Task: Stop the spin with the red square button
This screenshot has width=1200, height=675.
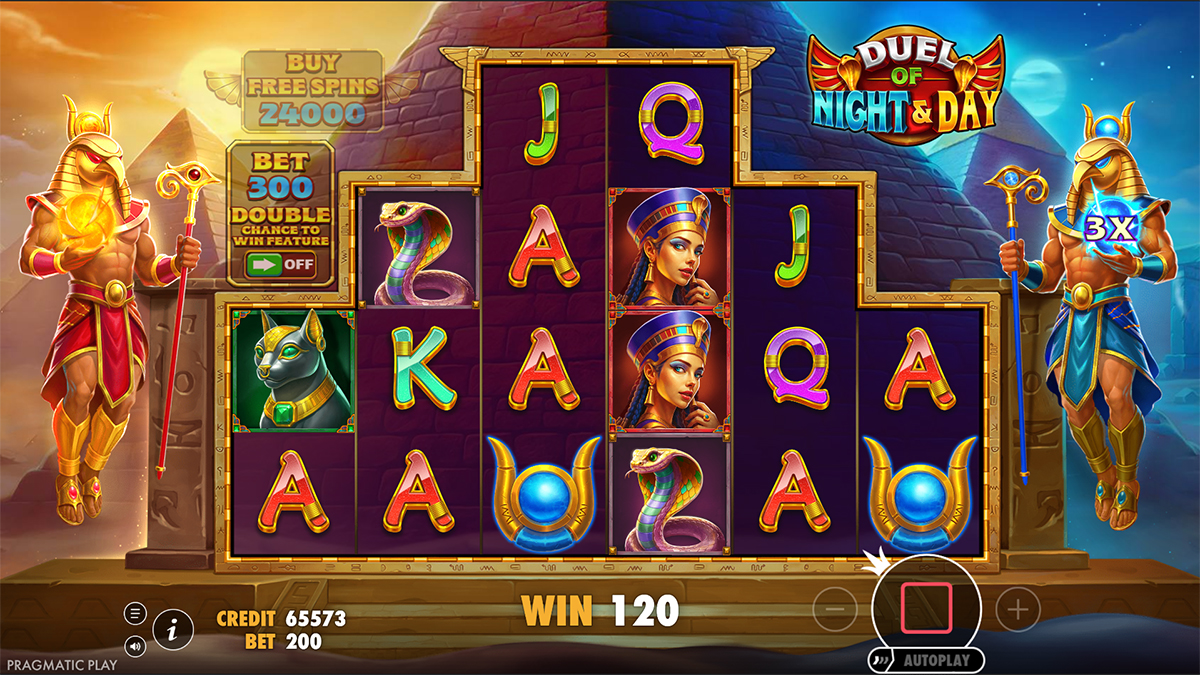Action: [926, 608]
